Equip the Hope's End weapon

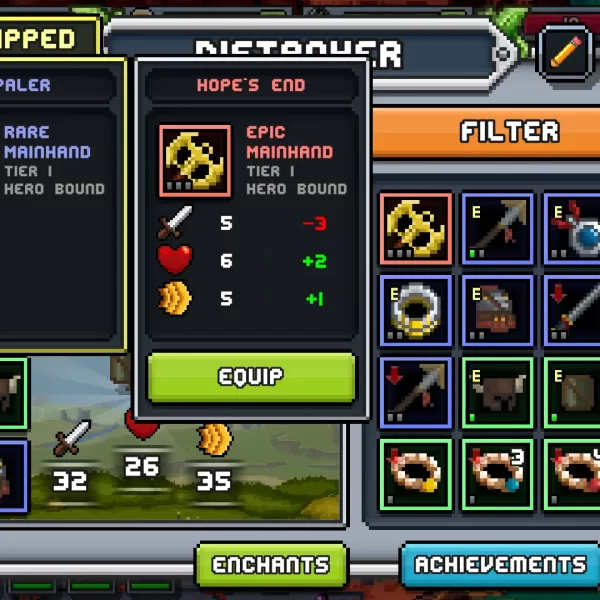pos(251,377)
